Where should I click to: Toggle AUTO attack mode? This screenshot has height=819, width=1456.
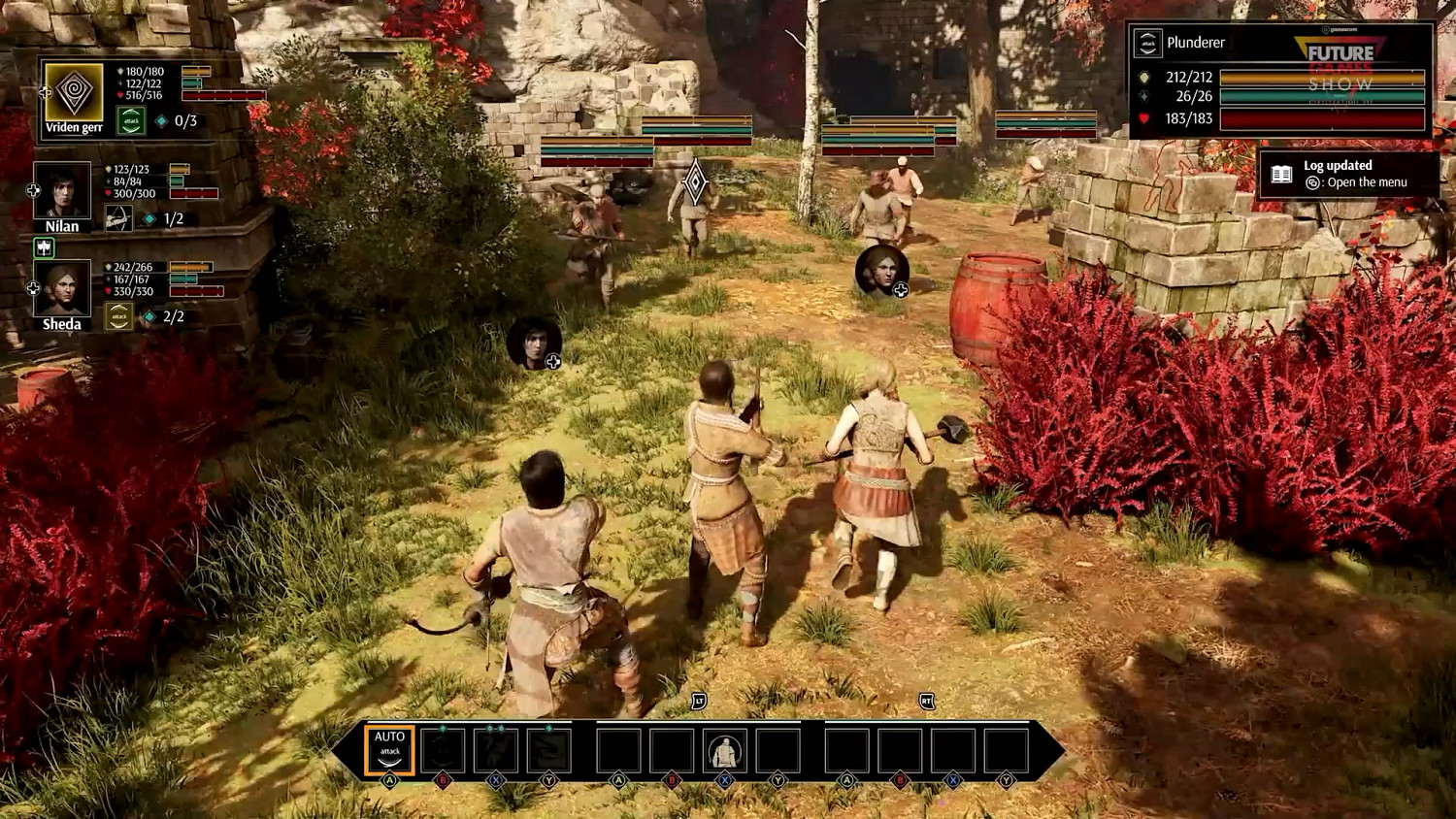(x=388, y=751)
